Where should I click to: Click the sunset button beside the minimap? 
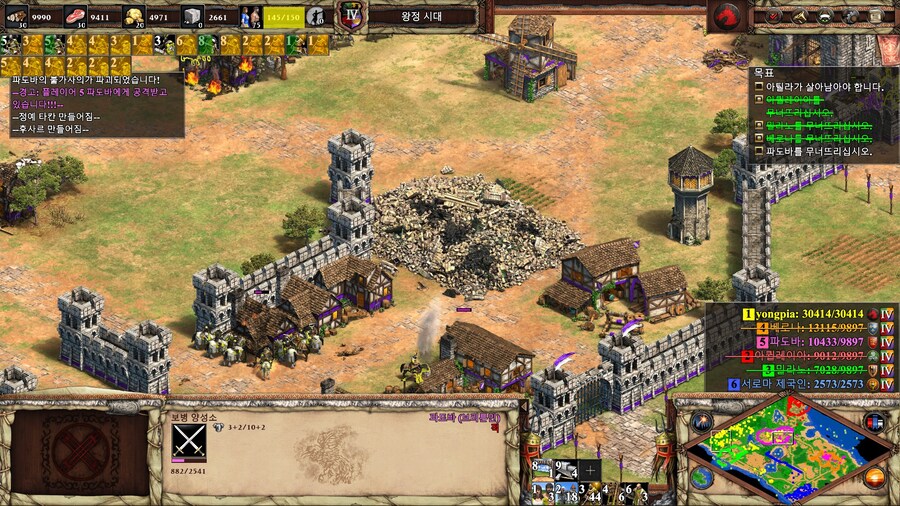pyautogui.click(x=875, y=477)
